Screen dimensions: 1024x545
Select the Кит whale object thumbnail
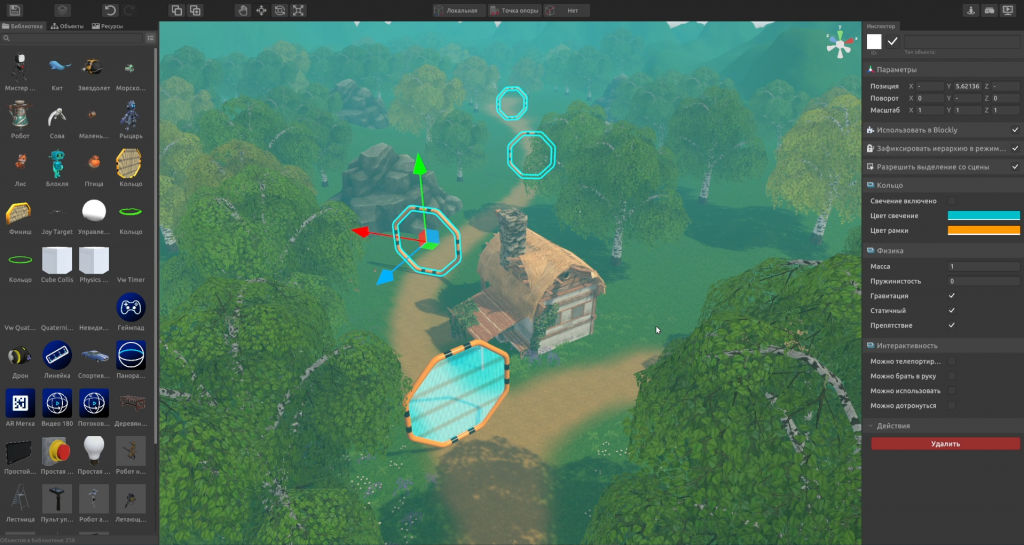[57, 67]
